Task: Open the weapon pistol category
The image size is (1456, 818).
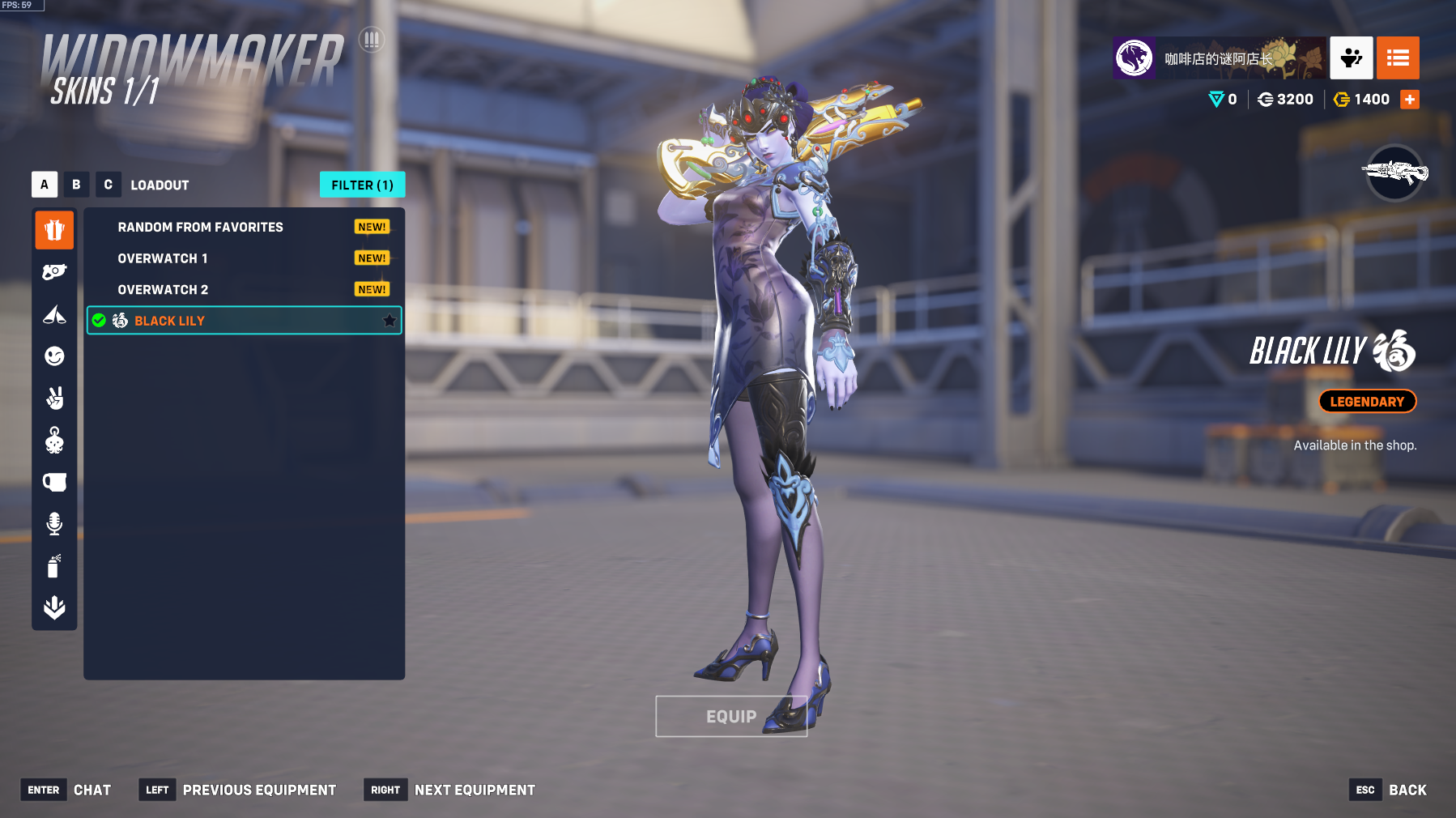Action: (x=54, y=272)
